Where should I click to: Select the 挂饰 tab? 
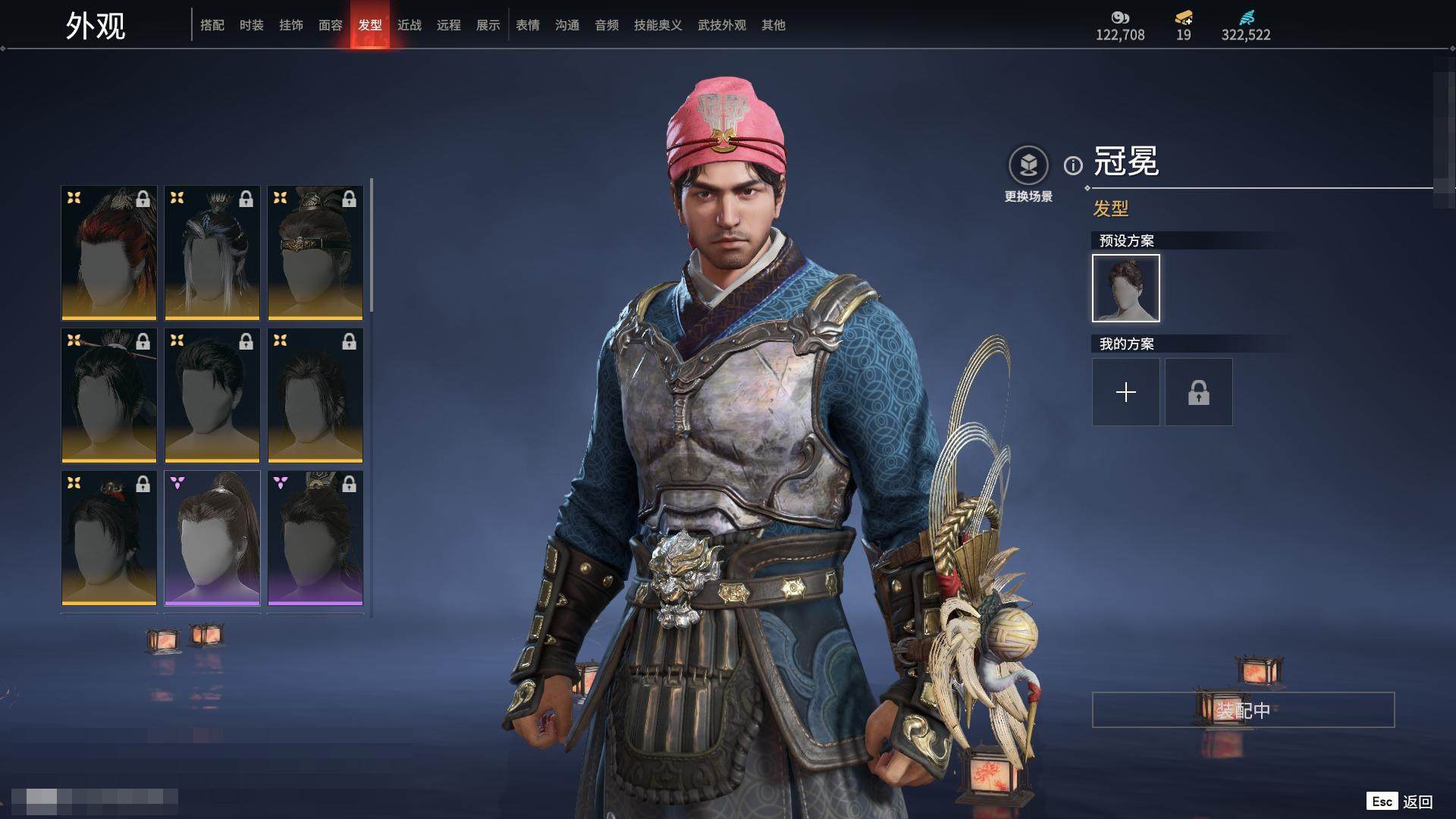[x=291, y=25]
